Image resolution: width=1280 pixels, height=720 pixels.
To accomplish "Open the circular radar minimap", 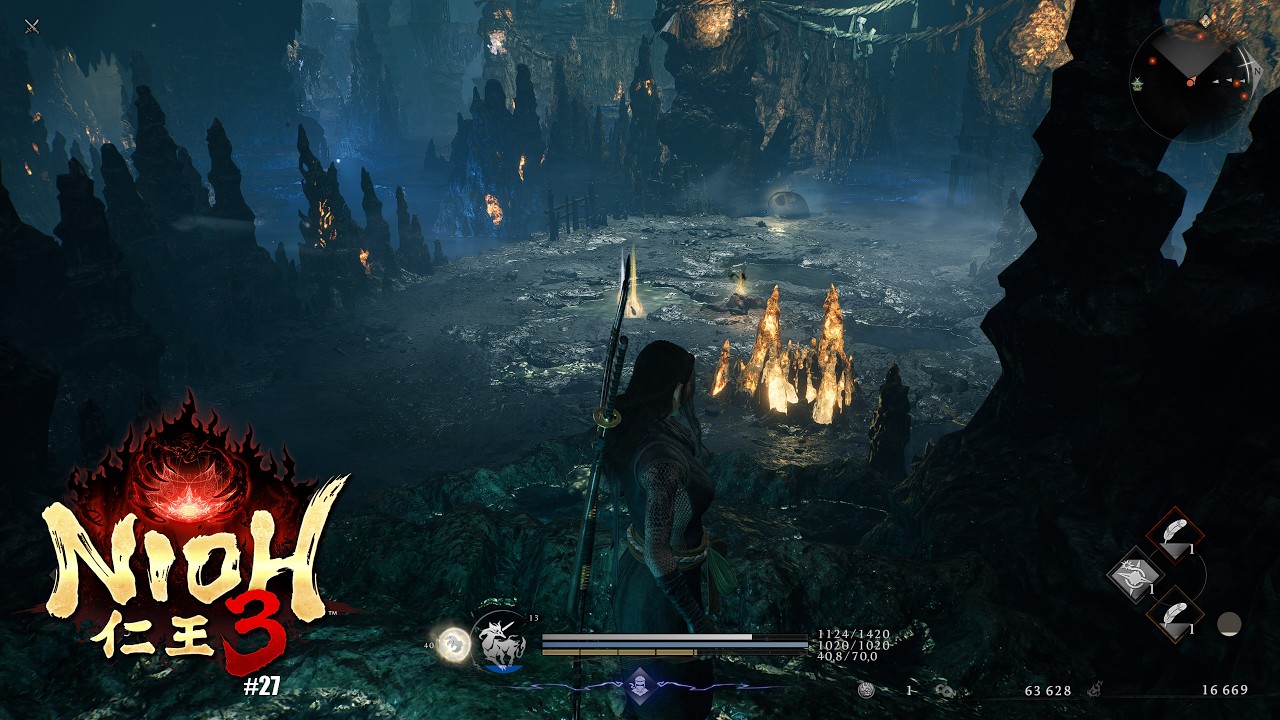I will pos(1190,81).
